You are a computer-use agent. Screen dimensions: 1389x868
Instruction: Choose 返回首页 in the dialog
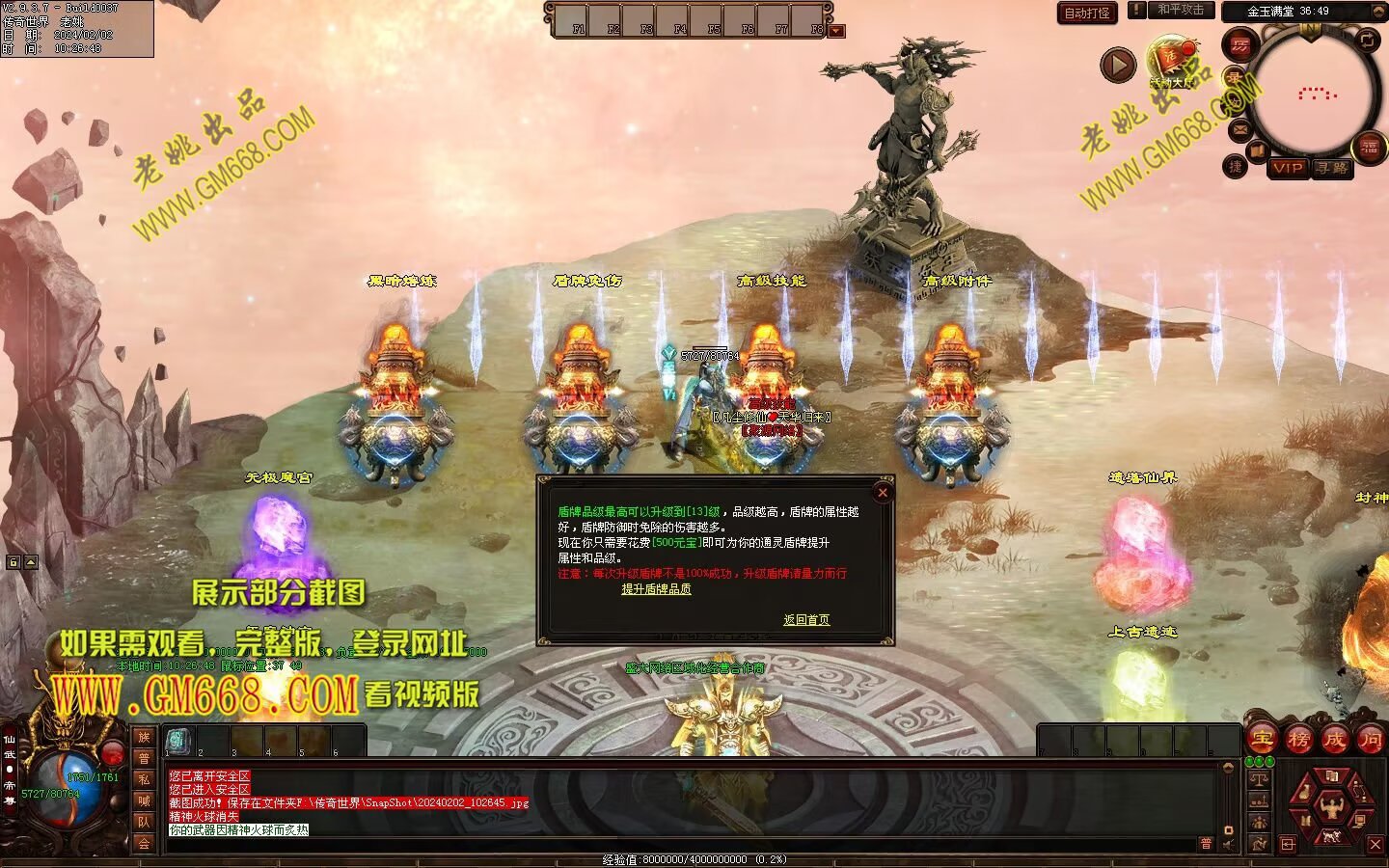click(806, 620)
